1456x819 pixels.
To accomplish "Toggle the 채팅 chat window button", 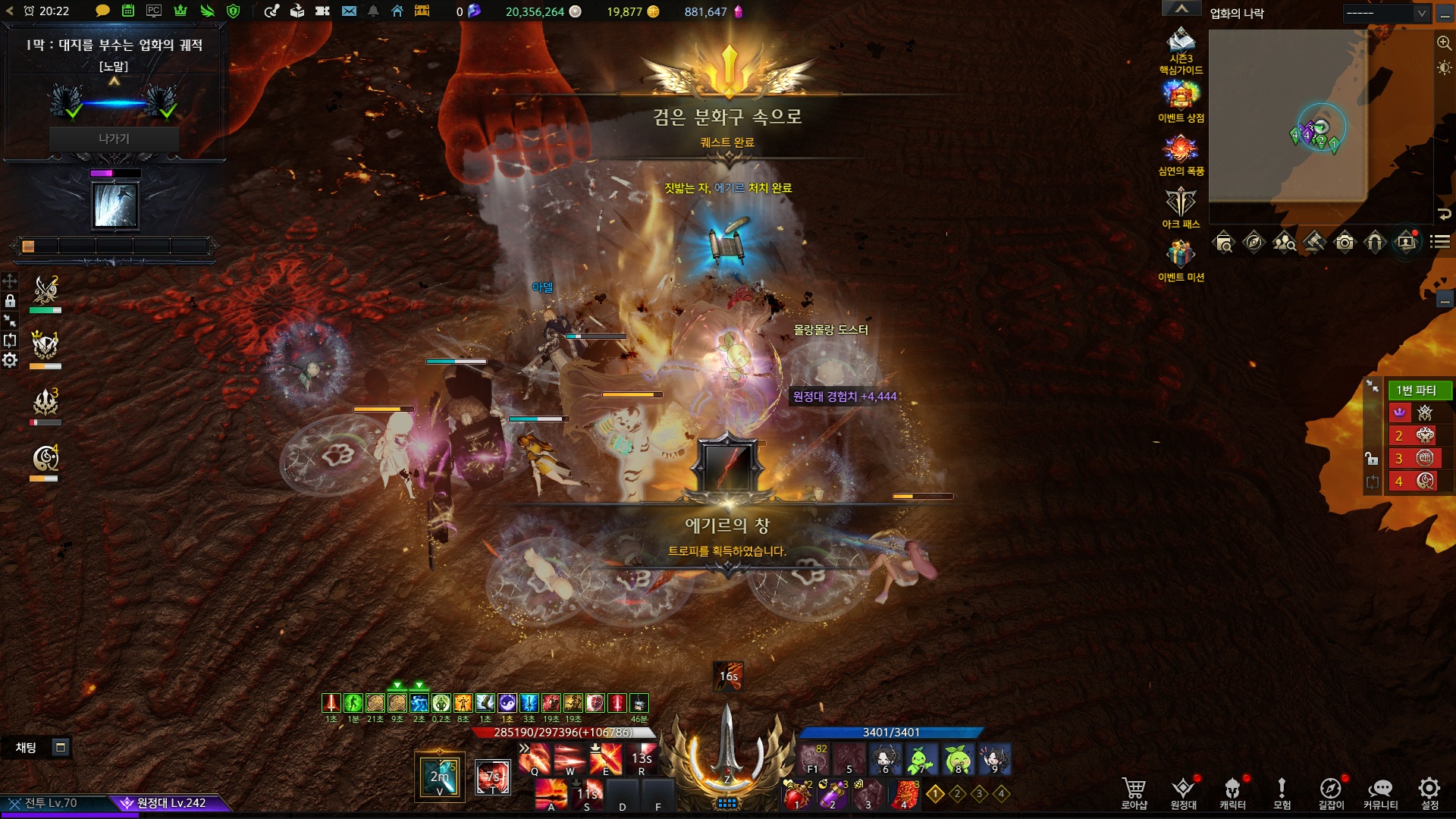I will 61,748.
